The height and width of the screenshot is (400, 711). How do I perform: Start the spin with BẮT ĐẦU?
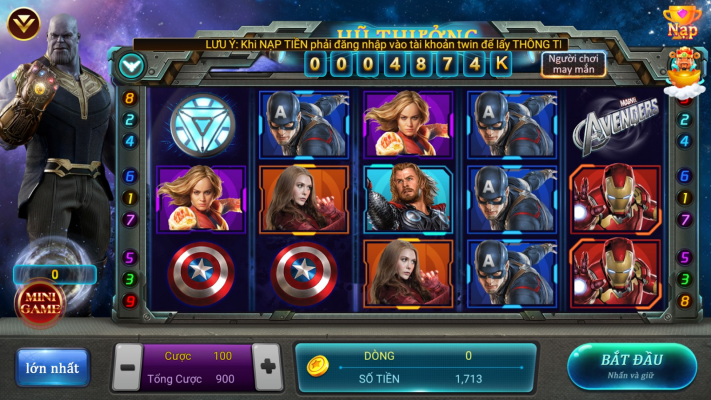point(631,365)
